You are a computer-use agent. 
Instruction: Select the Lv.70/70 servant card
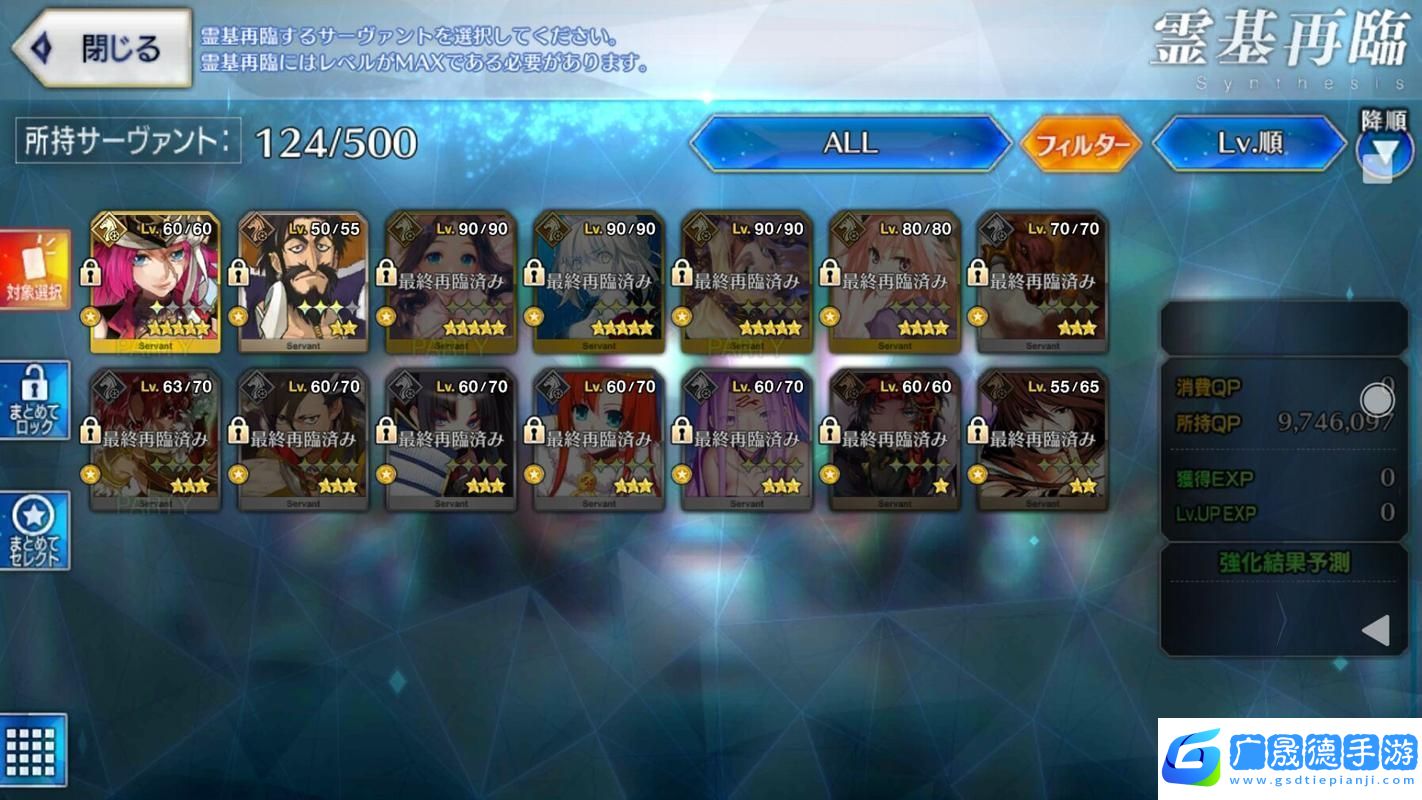tap(1042, 282)
